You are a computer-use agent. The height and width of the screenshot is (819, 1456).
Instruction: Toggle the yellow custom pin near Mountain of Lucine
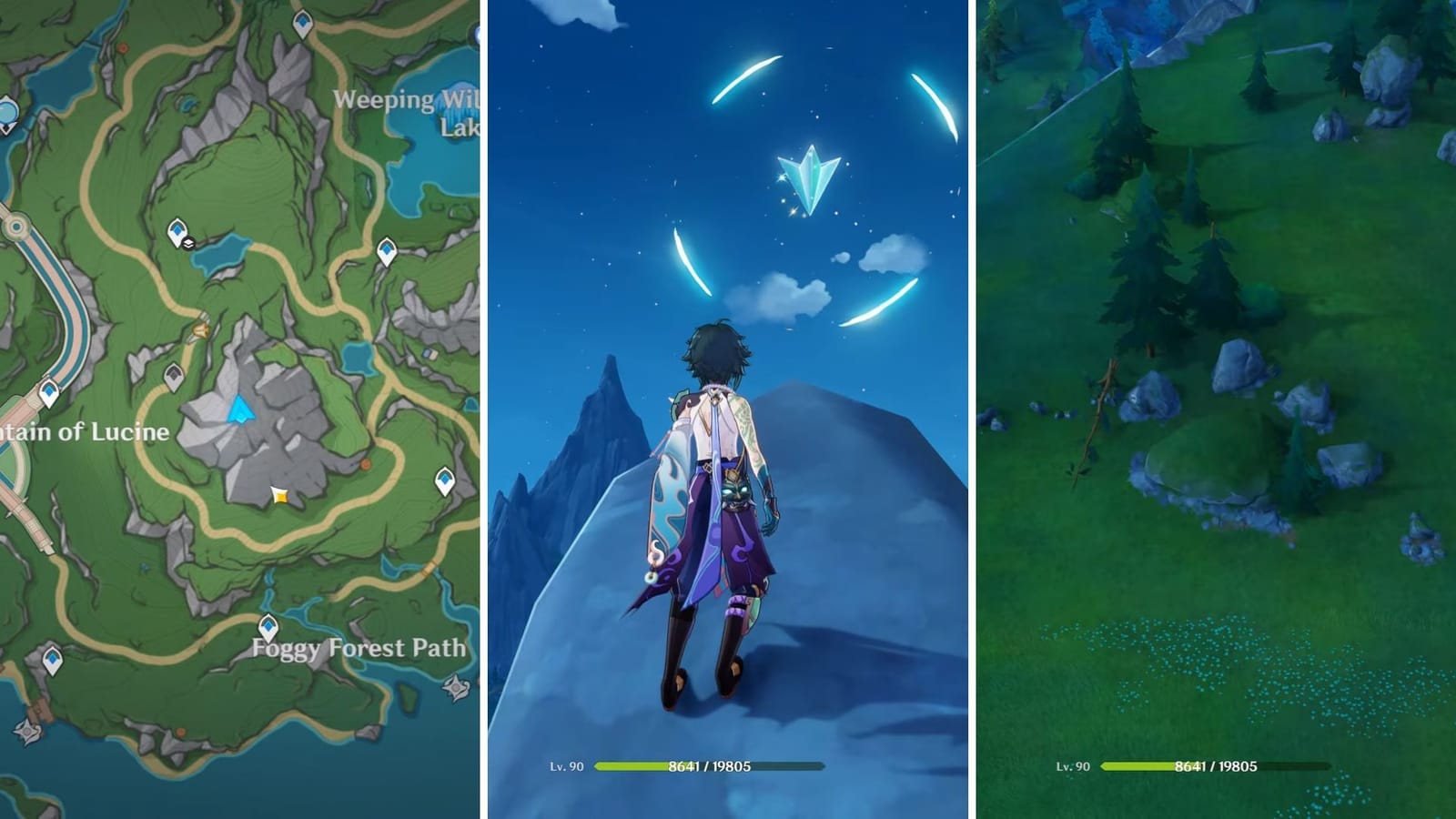pyautogui.click(x=278, y=495)
